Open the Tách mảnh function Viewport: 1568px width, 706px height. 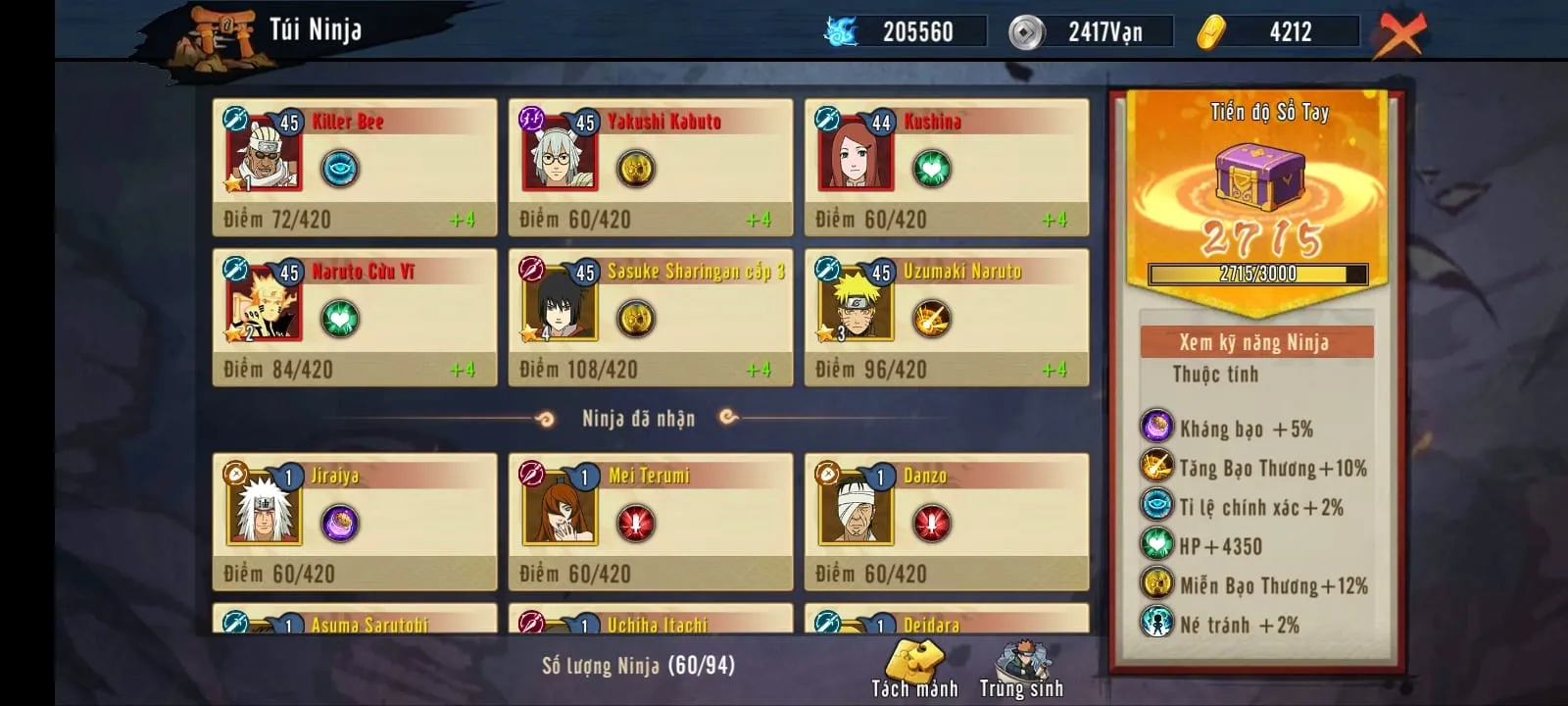914,670
